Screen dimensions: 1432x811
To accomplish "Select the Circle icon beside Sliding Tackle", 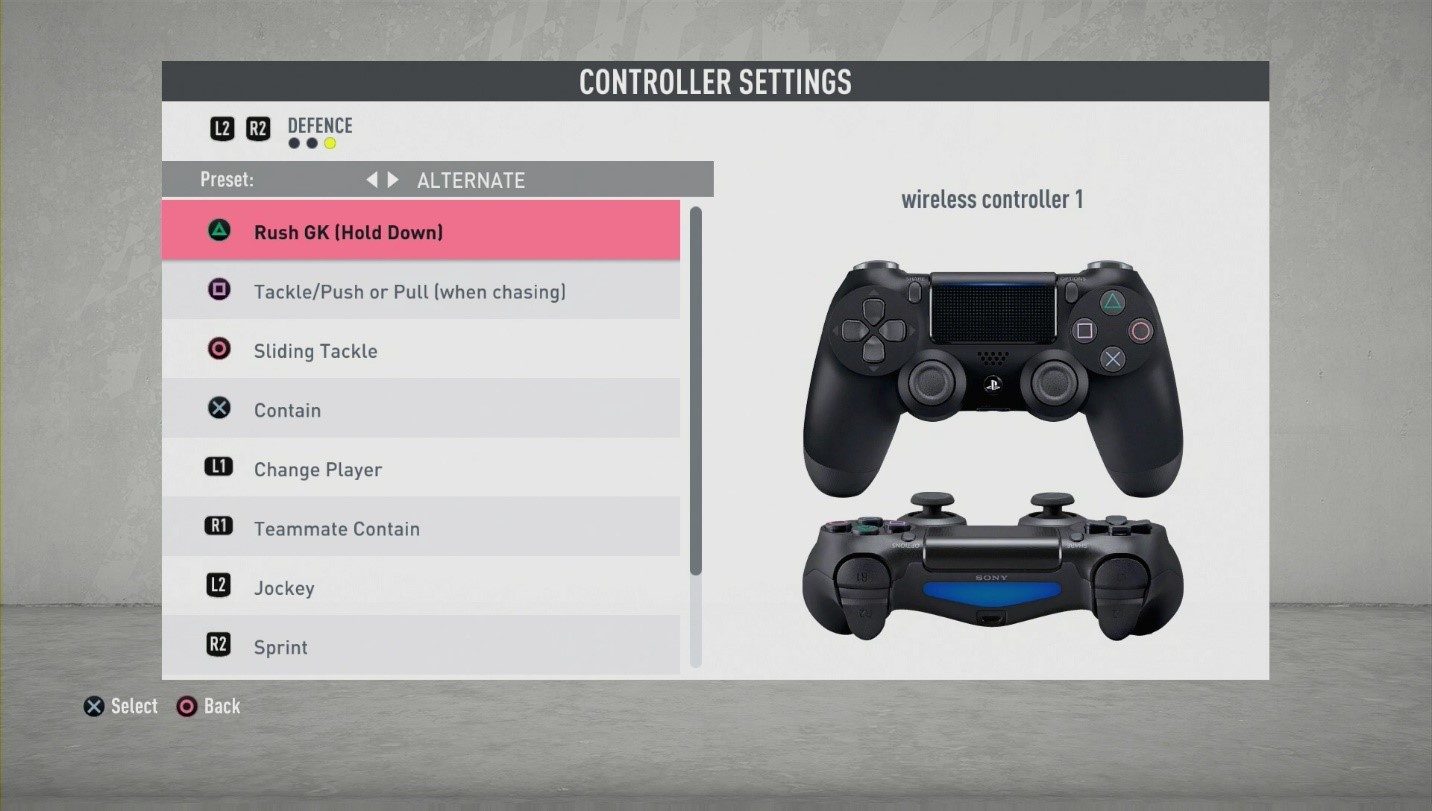I will pos(219,349).
